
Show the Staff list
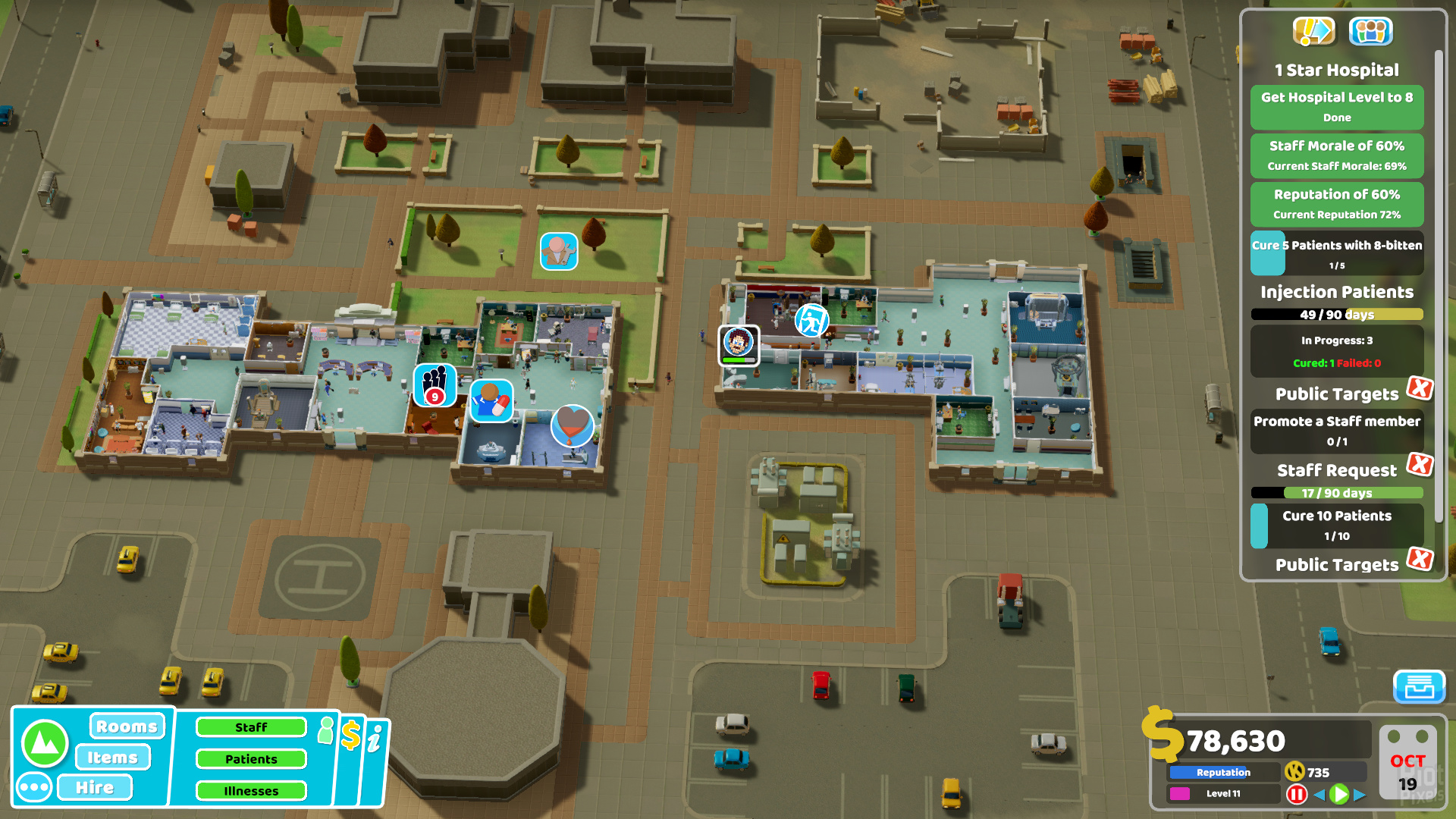pos(251,727)
